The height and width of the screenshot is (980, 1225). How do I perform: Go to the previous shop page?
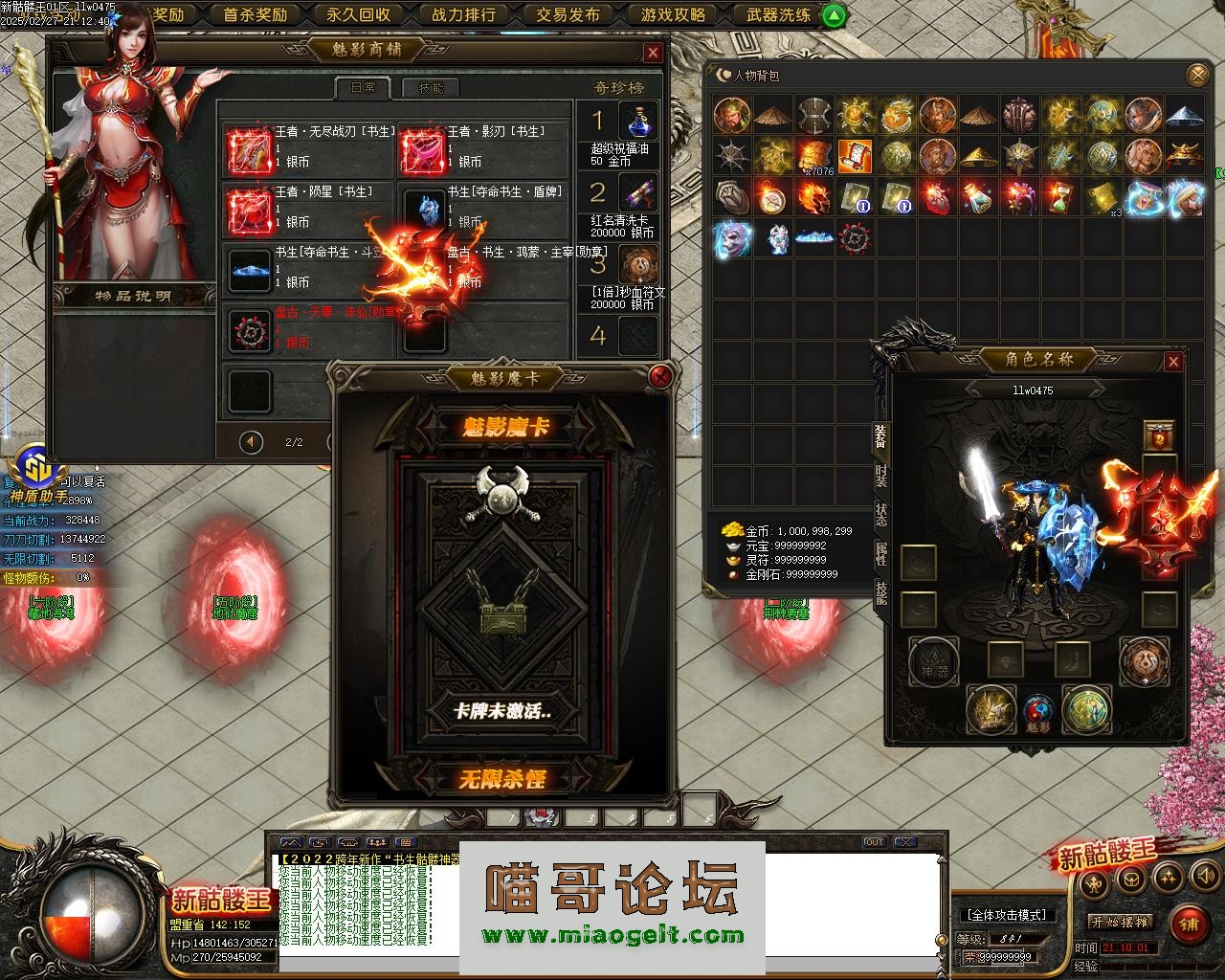tap(251, 442)
